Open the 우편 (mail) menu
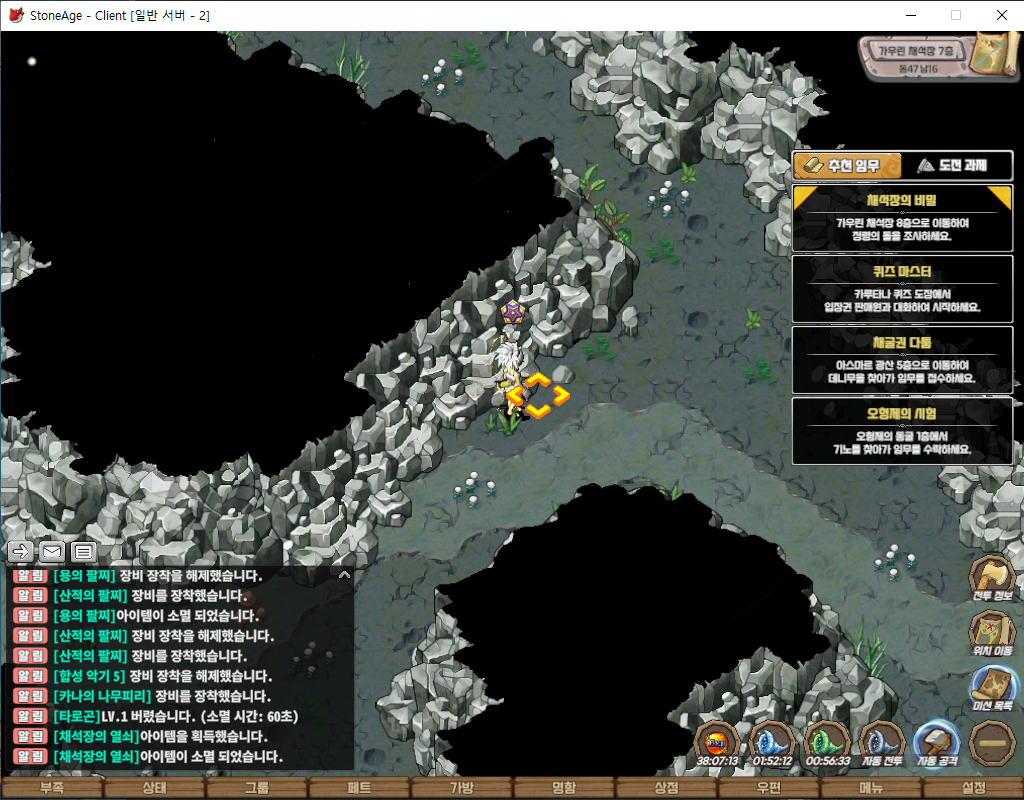 pos(768,788)
